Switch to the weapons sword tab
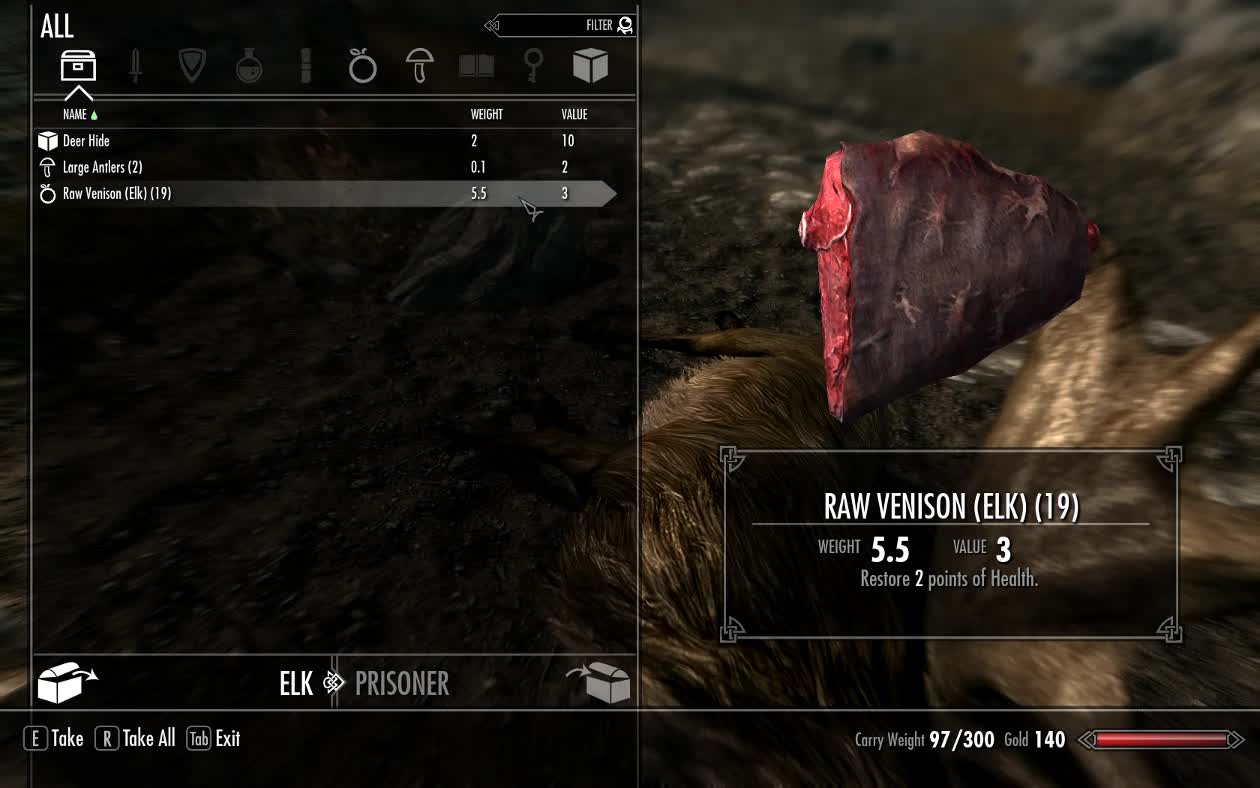This screenshot has width=1260, height=788. point(135,66)
